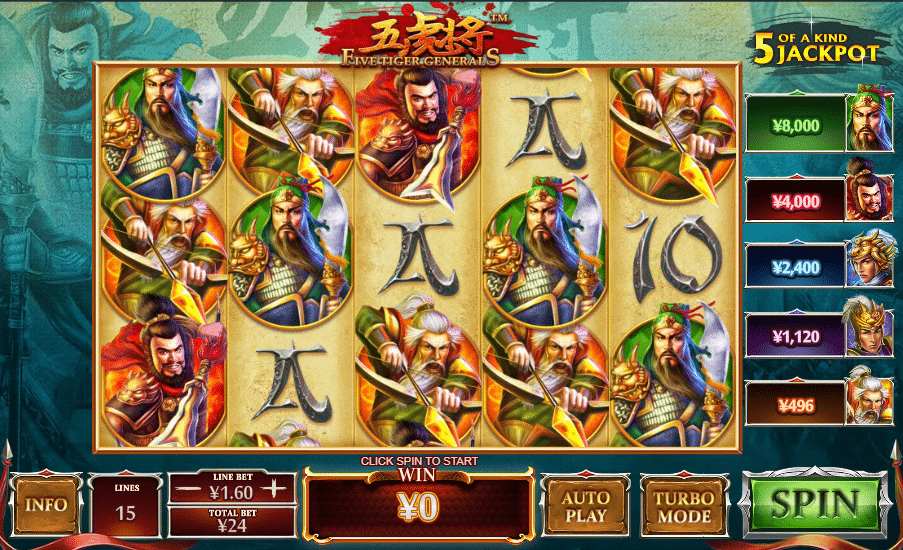Decrease line bet with the minus button
903x550 pixels.
click(183, 490)
